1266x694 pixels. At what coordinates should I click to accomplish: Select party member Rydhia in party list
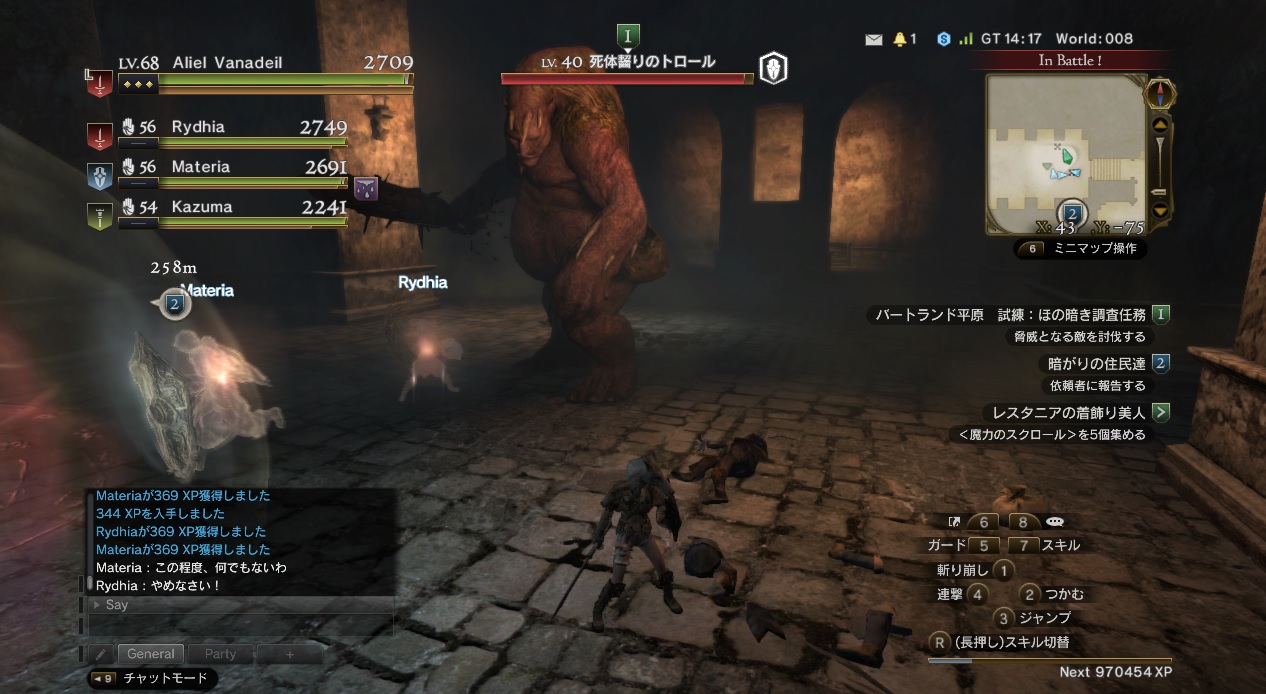[198, 127]
